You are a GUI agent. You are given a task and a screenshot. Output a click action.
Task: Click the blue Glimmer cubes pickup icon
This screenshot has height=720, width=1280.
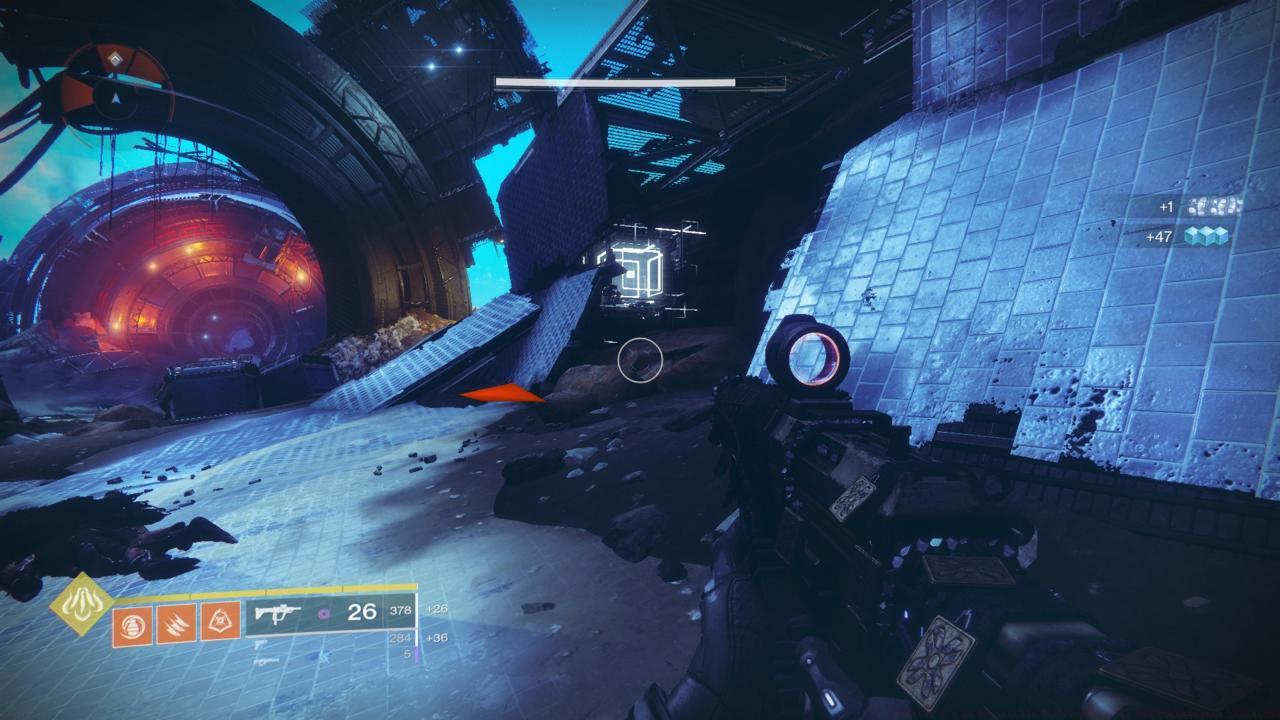(x=1206, y=237)
